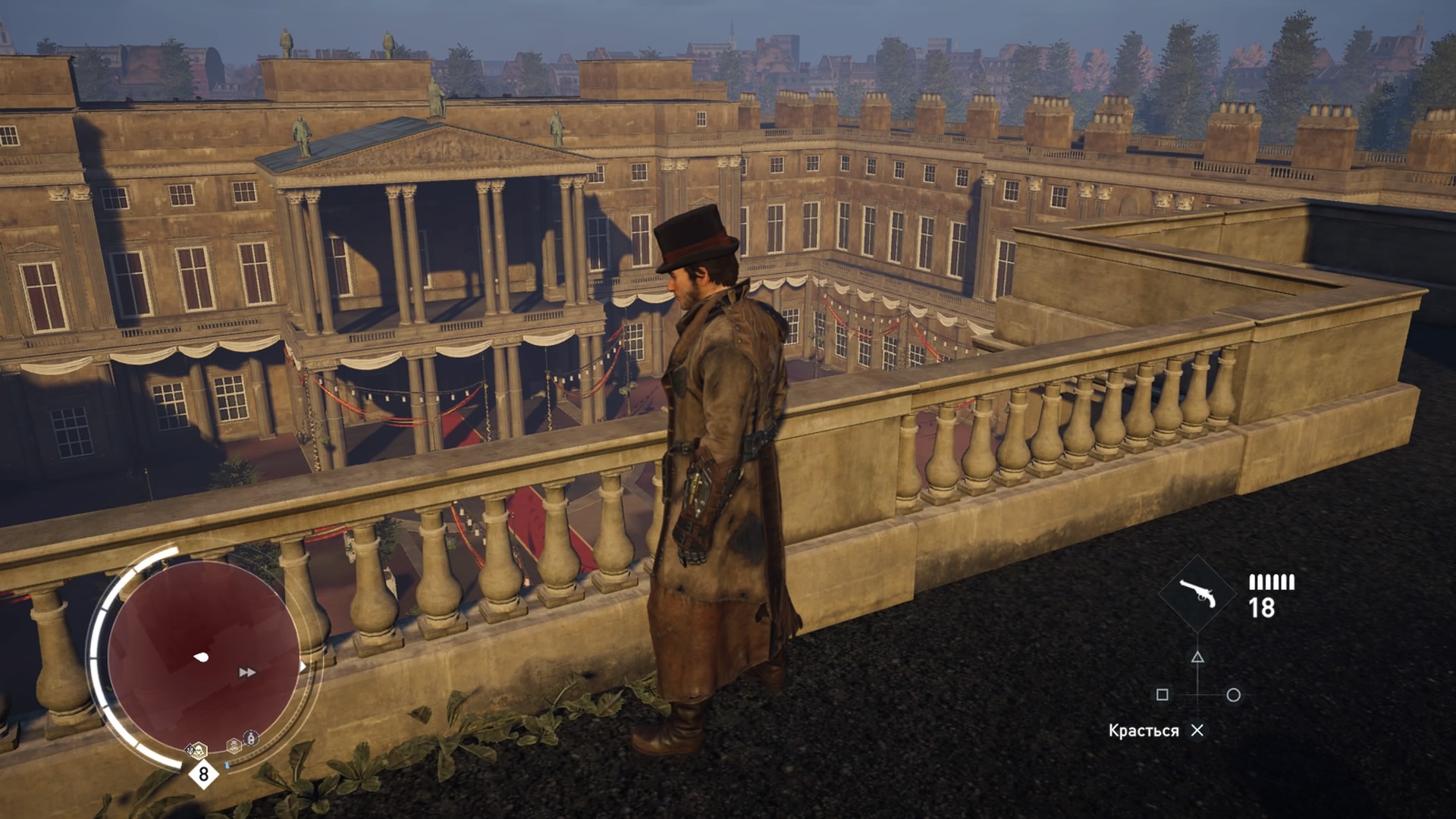Viewport: 1456px width, 819px height.
Task: Select the revolver weapon icon
Action: [1197, 594]
